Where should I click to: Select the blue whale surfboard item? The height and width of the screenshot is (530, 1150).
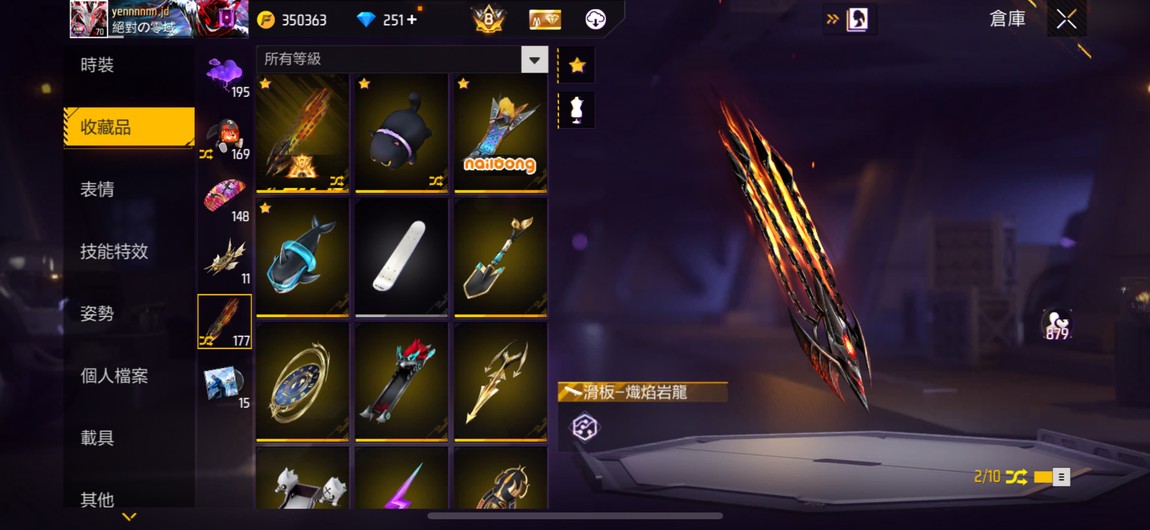(302, 257)
